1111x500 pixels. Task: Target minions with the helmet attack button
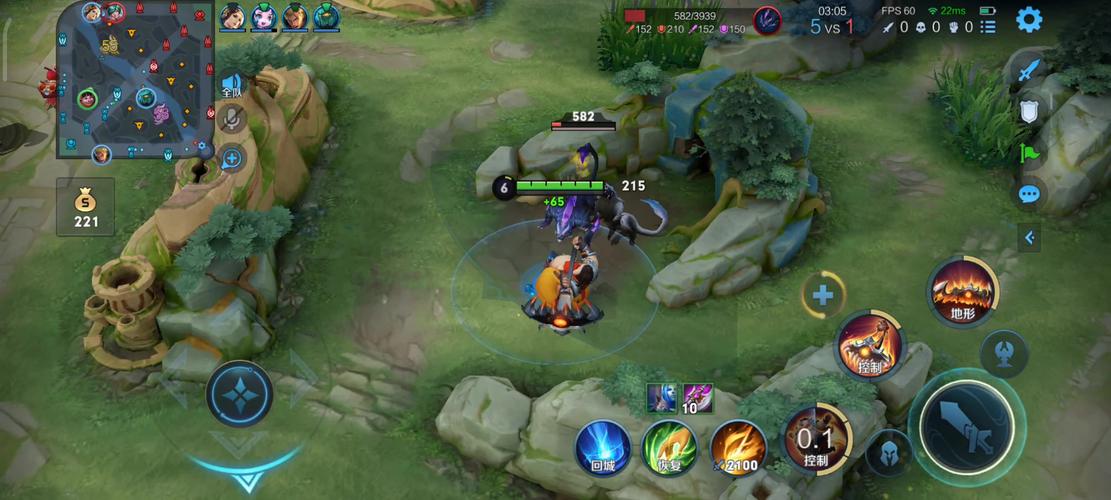[888, 451]
